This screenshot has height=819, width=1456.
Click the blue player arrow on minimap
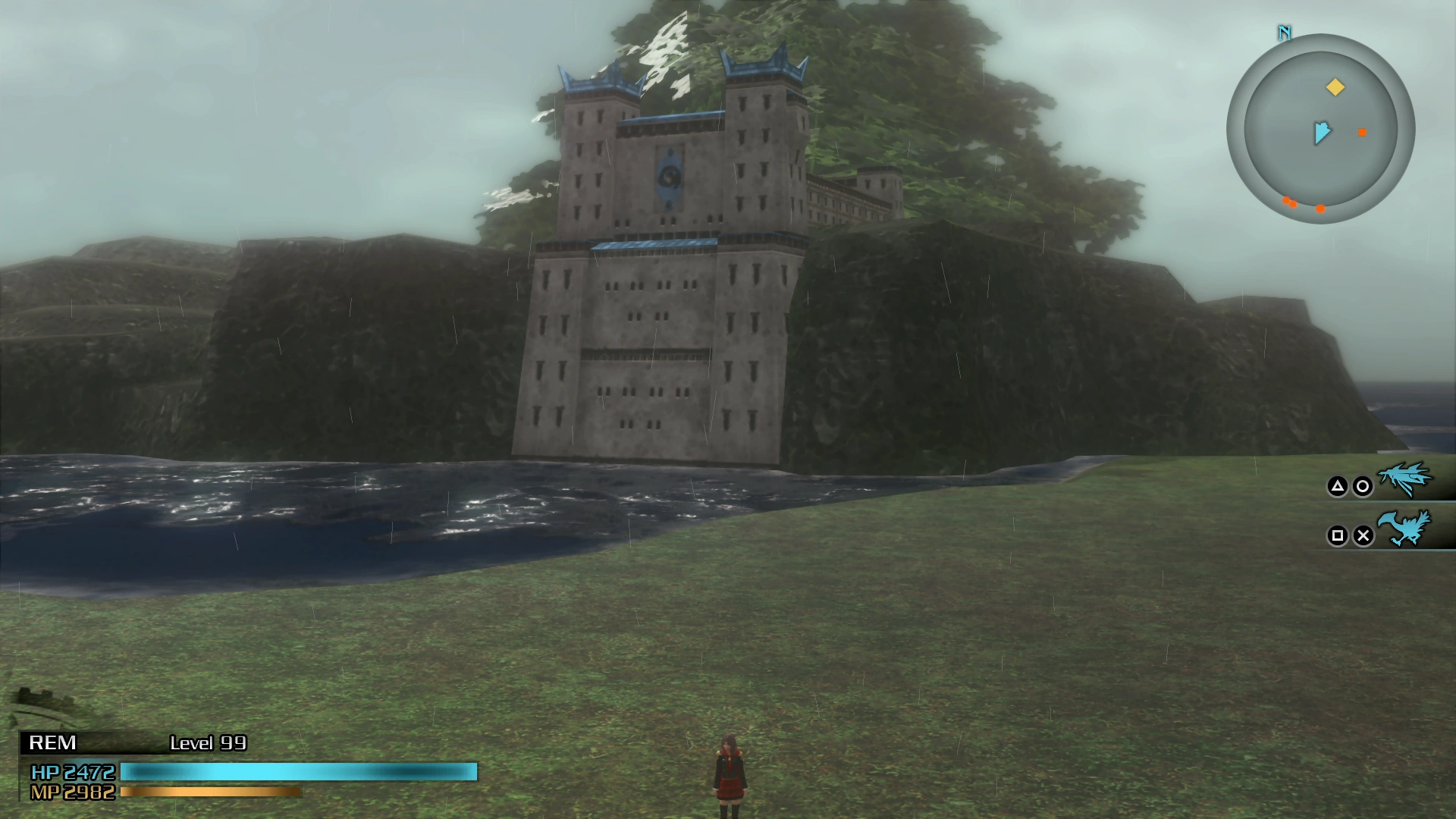1322,133
